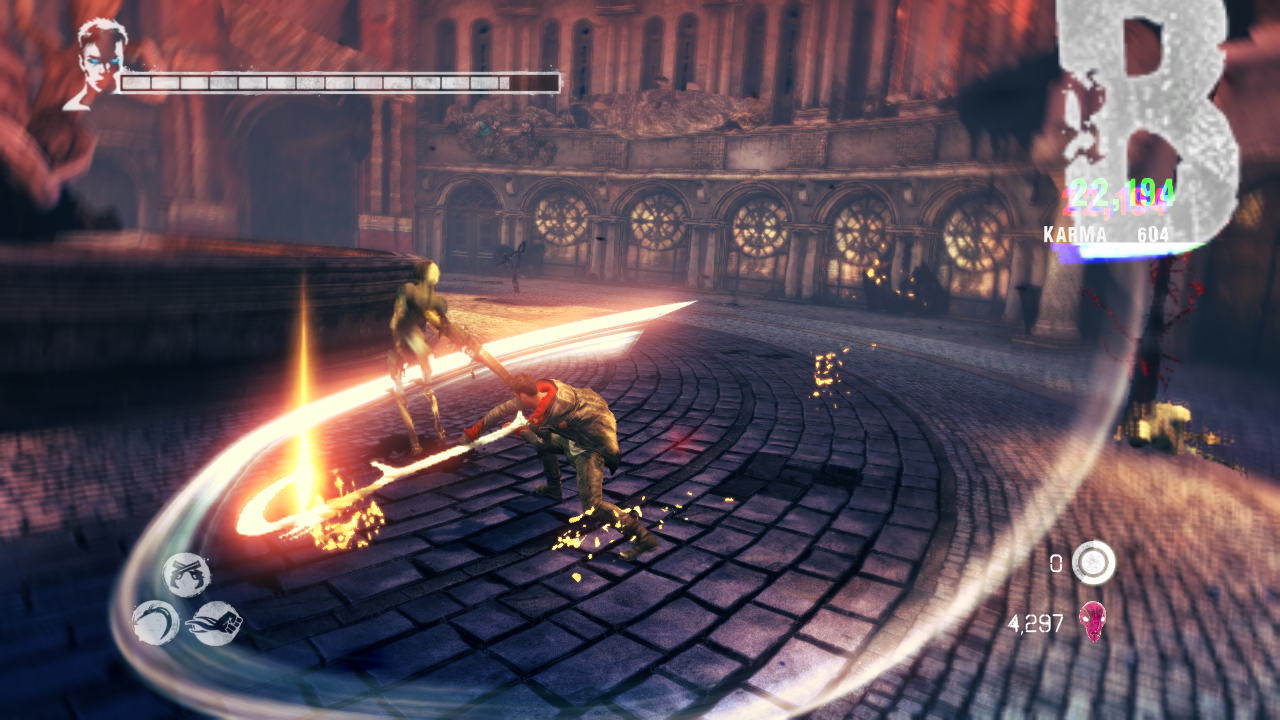Click Dante's portrait icon
Screen dimensions: 1280x720
(x=97, y=62)
